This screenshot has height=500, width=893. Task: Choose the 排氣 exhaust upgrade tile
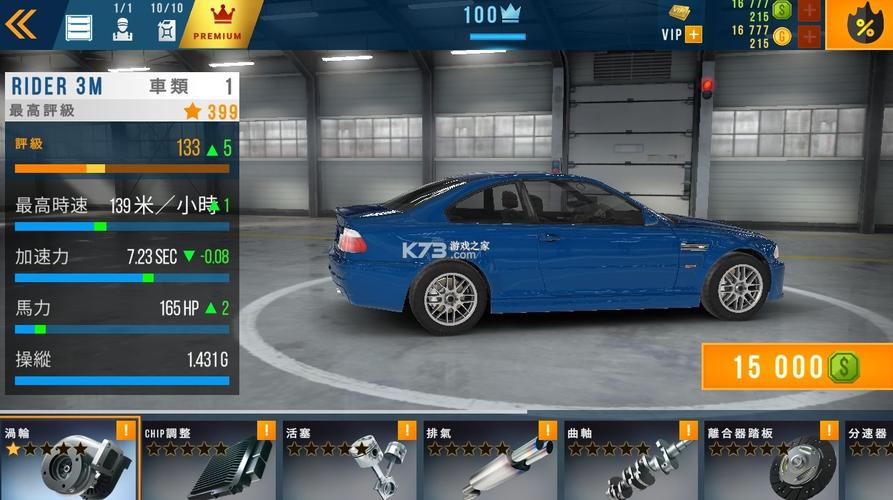pyautogui.click(x=490, y=459)
